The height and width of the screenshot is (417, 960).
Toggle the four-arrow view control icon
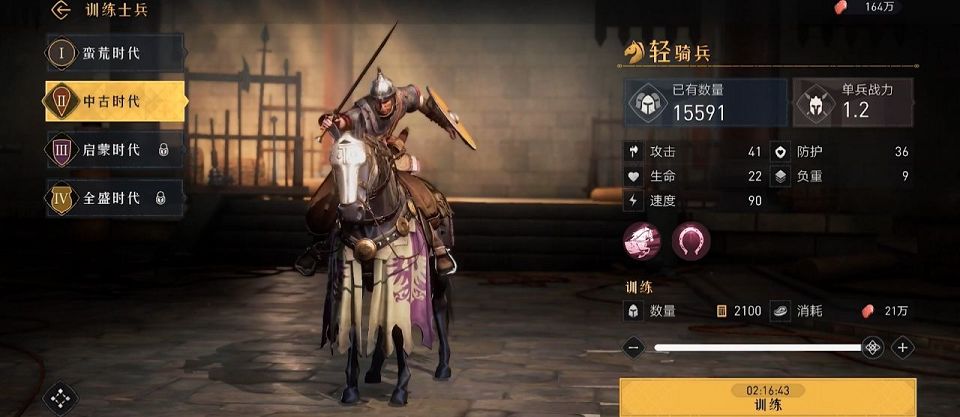(x=61, y=397)
